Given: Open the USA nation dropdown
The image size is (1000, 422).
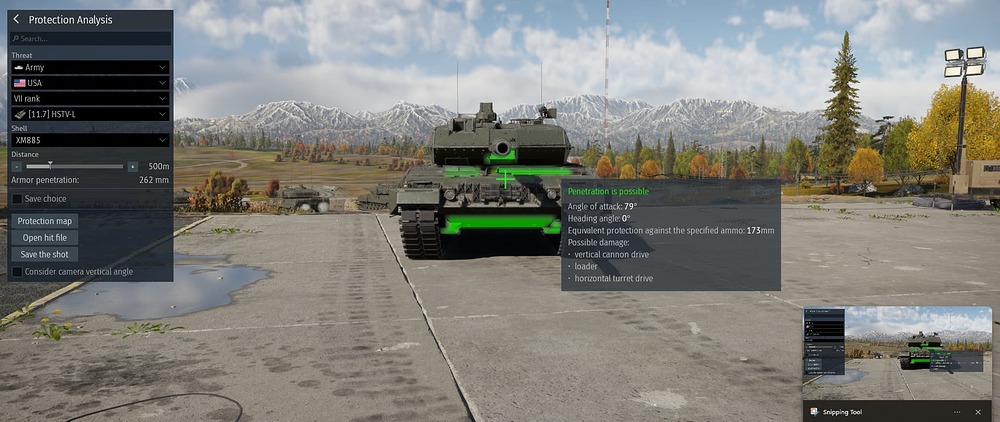Looking at the screenshot, I should (90, 83).
